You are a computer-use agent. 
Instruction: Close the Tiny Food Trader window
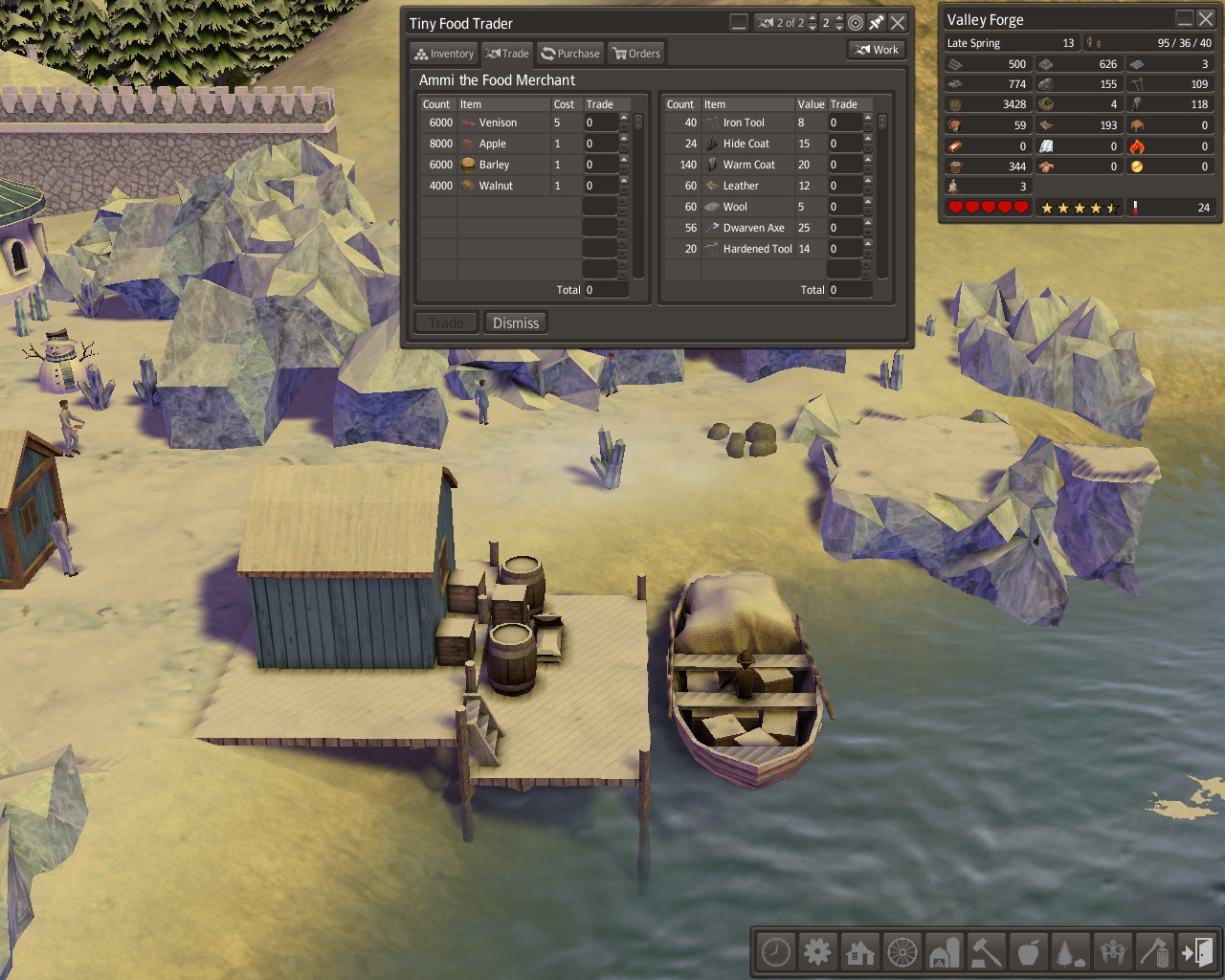click(x=898, y=22)
